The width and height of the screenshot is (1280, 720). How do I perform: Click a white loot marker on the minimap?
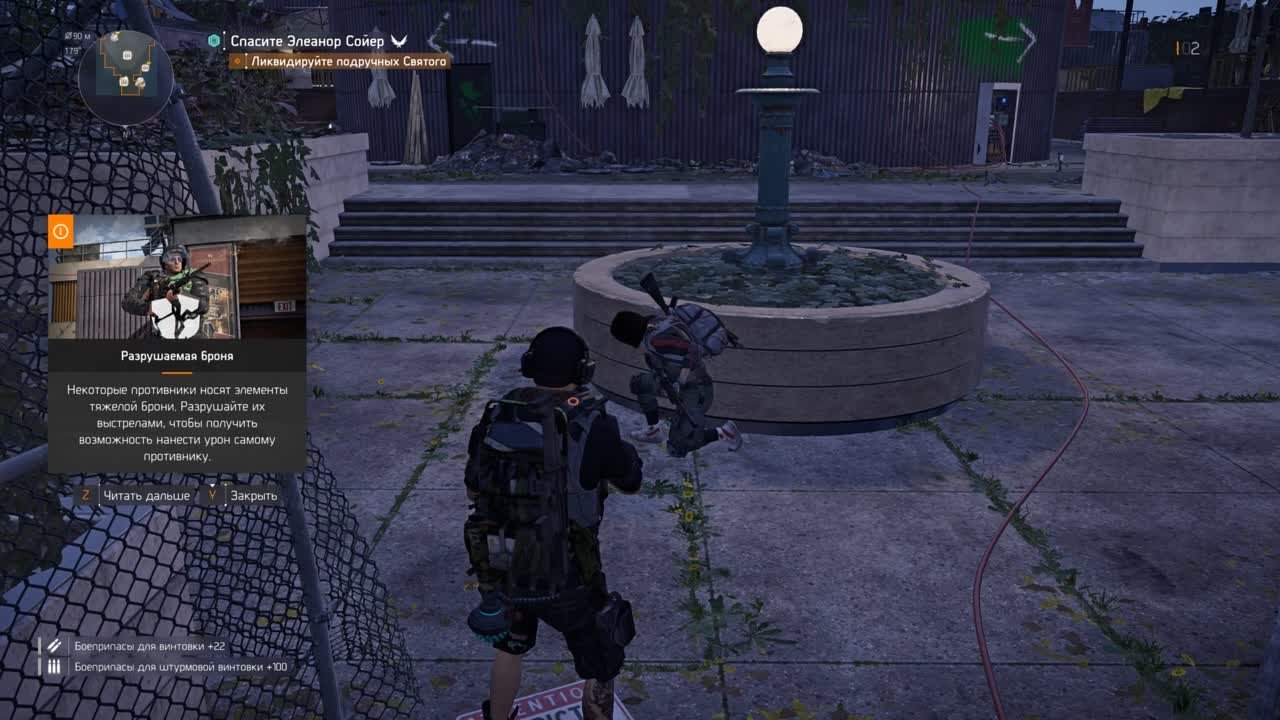click(x=128, y=54)
